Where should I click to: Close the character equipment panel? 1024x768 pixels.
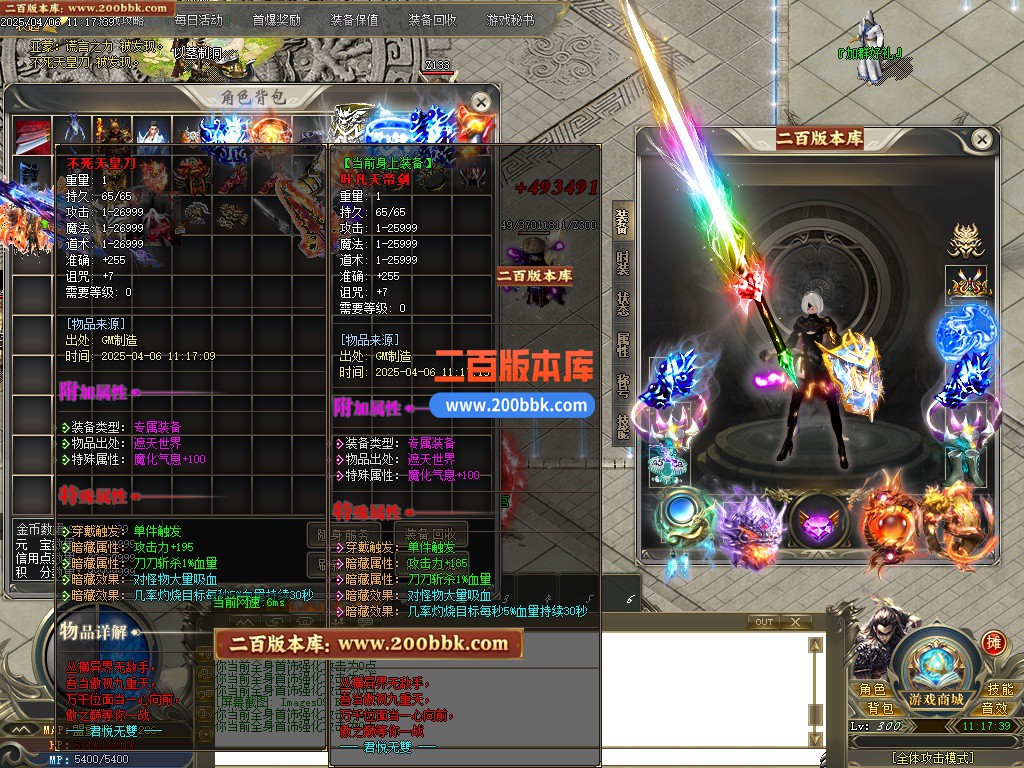pyautogui.click(x=982, y=139)
